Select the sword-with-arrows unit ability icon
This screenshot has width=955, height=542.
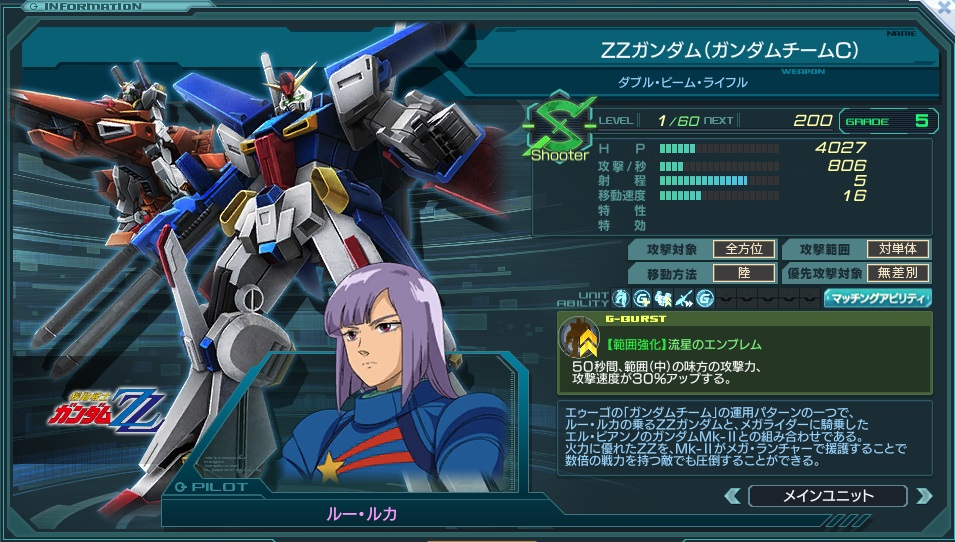(684, 298)
